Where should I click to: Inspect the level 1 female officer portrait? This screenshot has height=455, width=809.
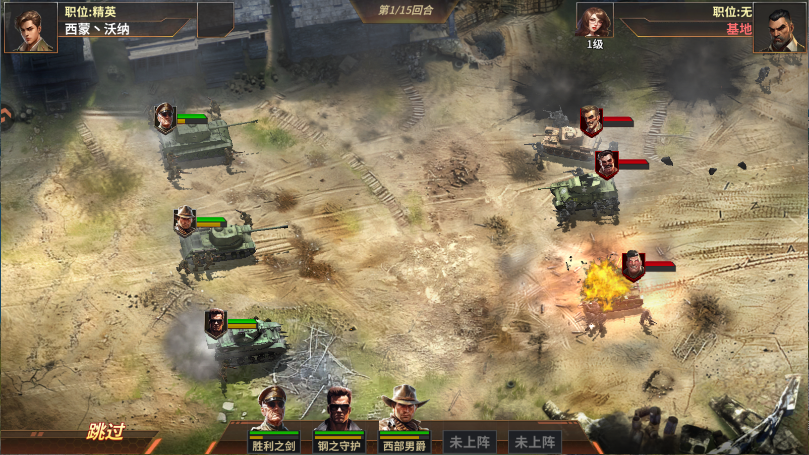(x=594, y=20)
